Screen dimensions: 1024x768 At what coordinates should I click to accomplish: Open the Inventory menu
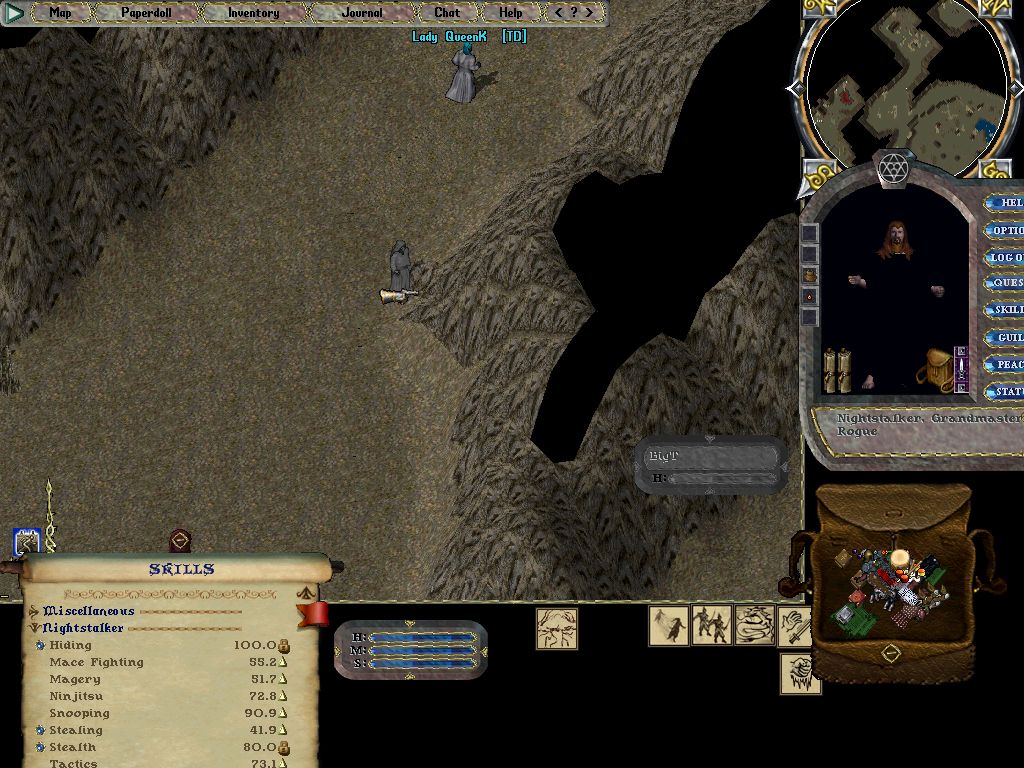(253, 13)
